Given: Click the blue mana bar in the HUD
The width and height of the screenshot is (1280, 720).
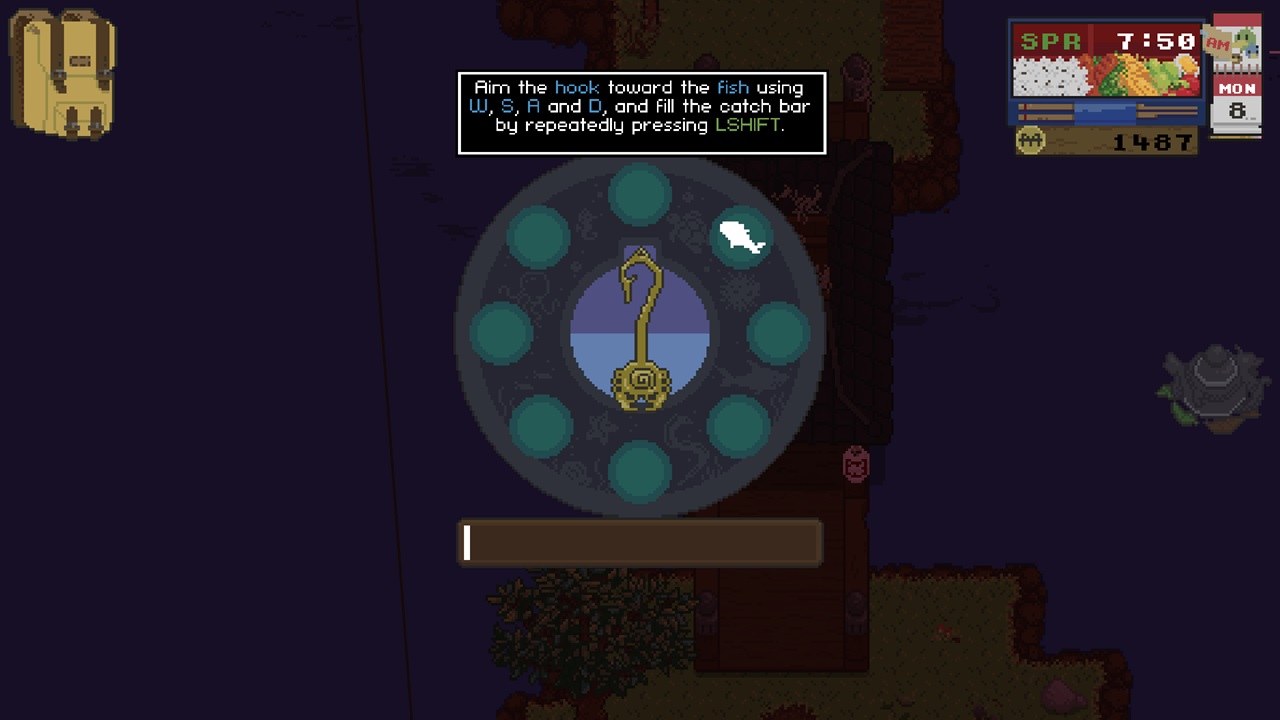Looking at the screenshot, I should click(x=1105, y=113).
